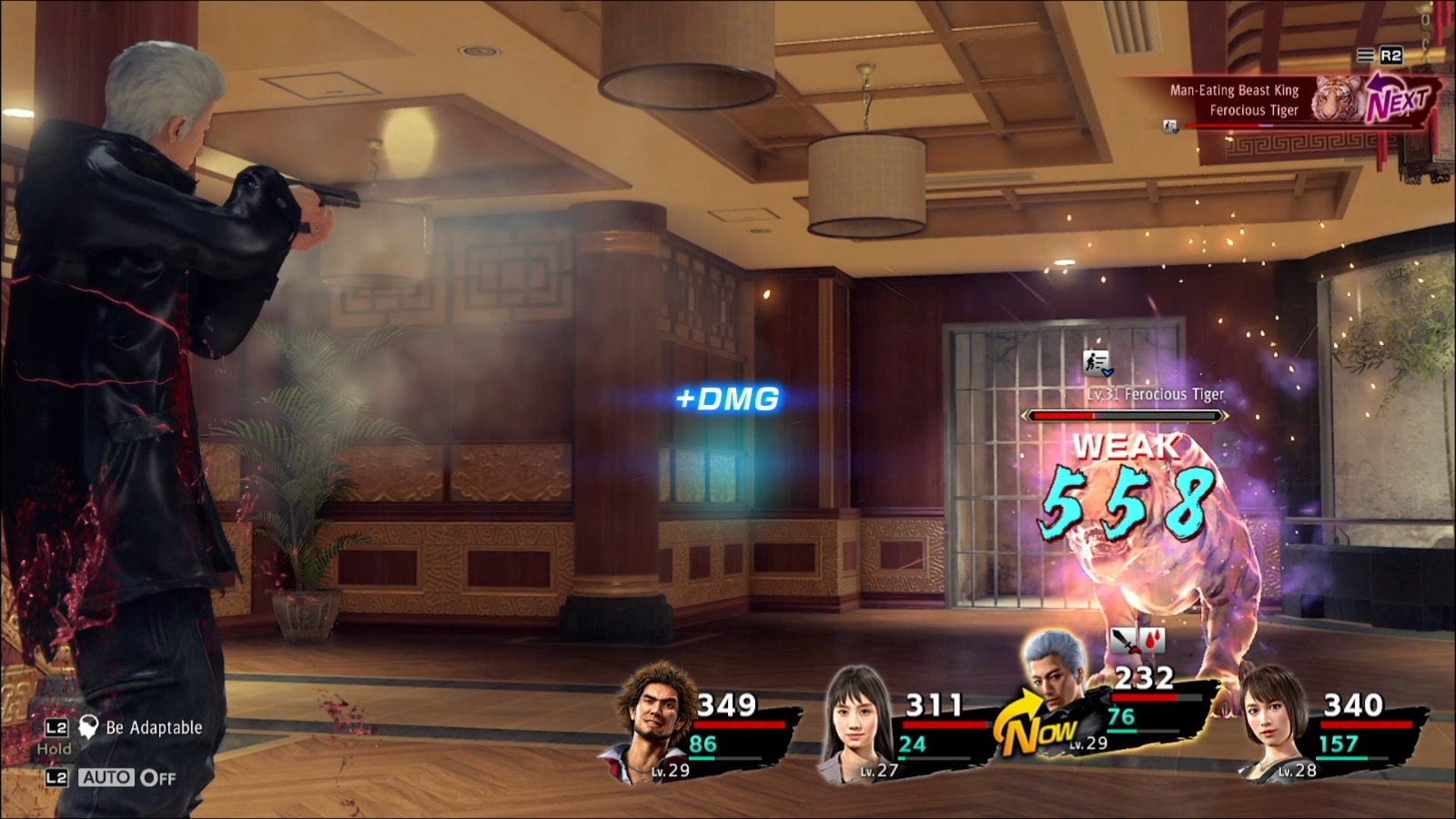
Task: Click the sword status icon under the tiger
Action: tap(1123, 640)
